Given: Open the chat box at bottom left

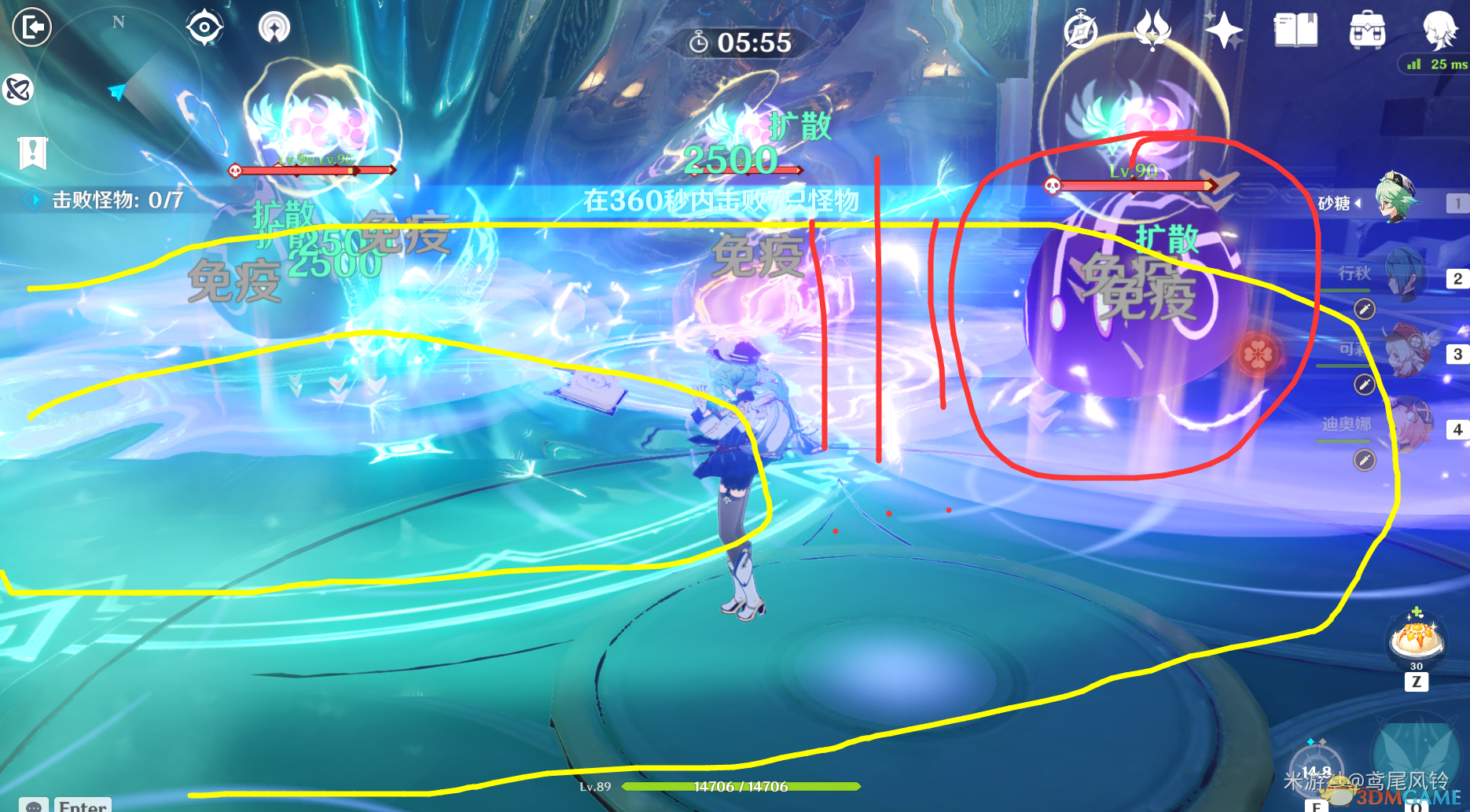Looking at the screenshot, I should click(x=33, y=806).
